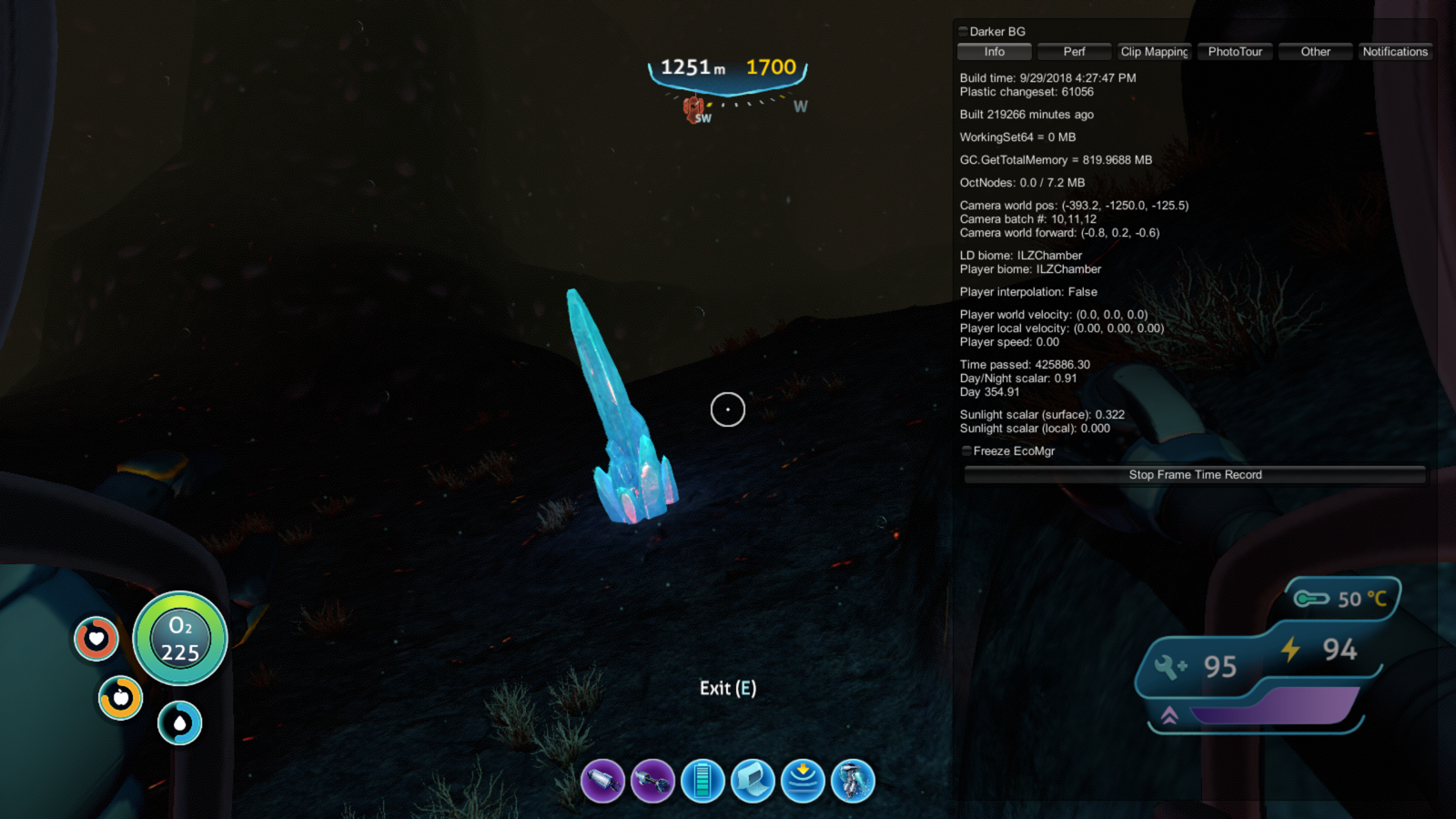
Task: Select the jump jet upgrade slot
Action: (853, 781)
